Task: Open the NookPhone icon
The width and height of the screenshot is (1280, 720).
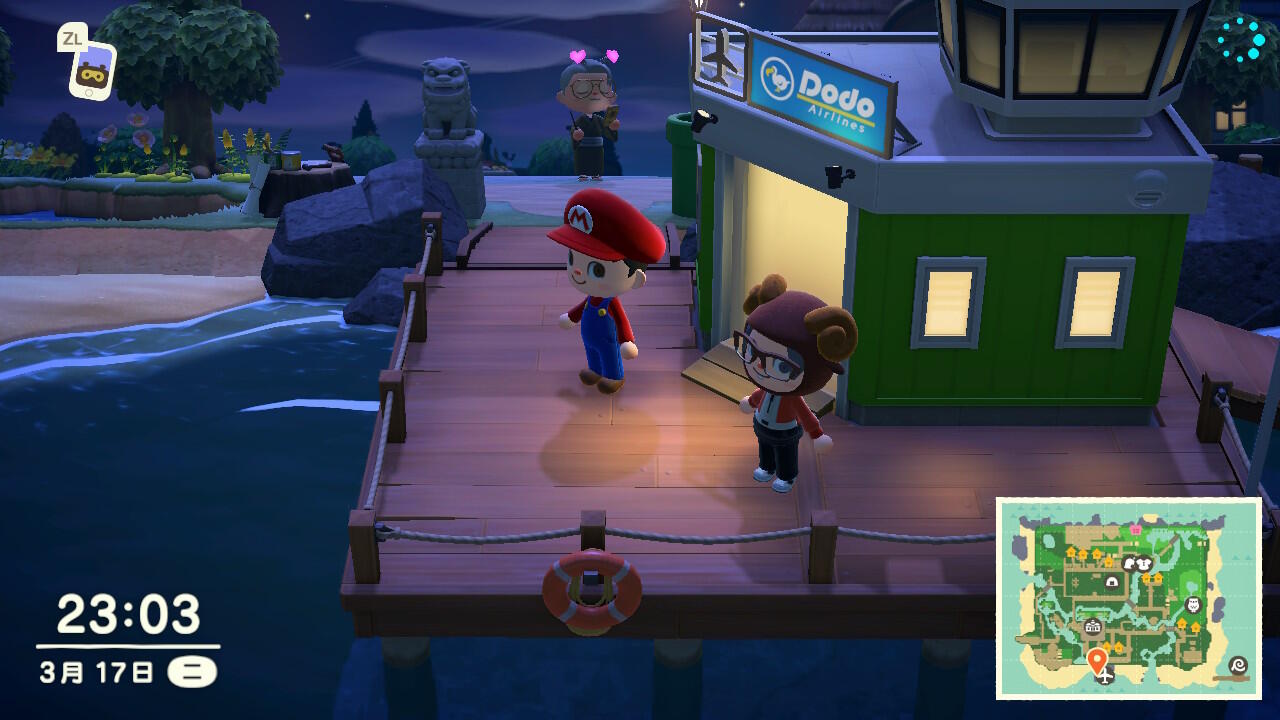Action: point(92,69)
